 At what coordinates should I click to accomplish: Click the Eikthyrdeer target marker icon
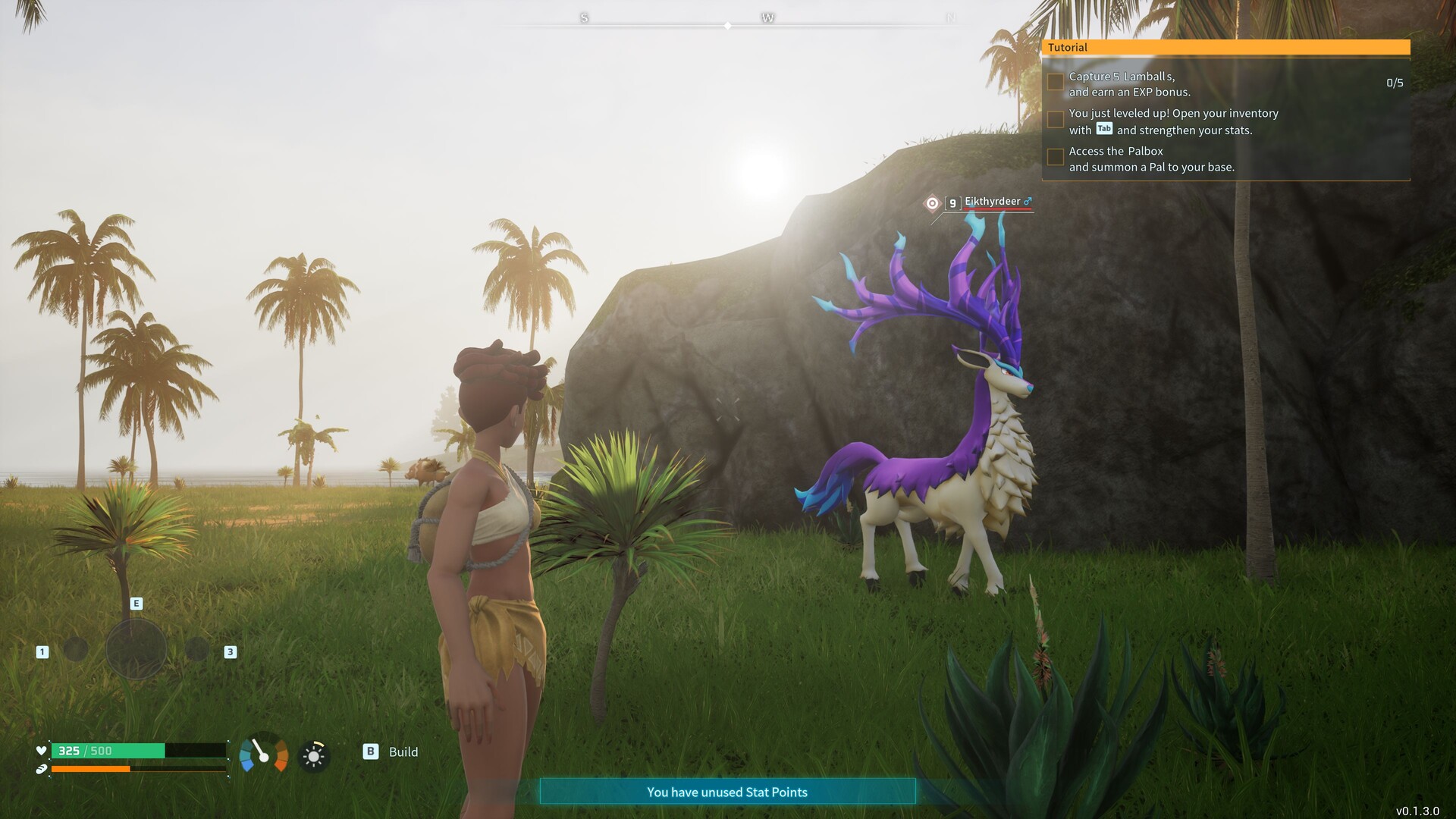(x=932, y=202)
